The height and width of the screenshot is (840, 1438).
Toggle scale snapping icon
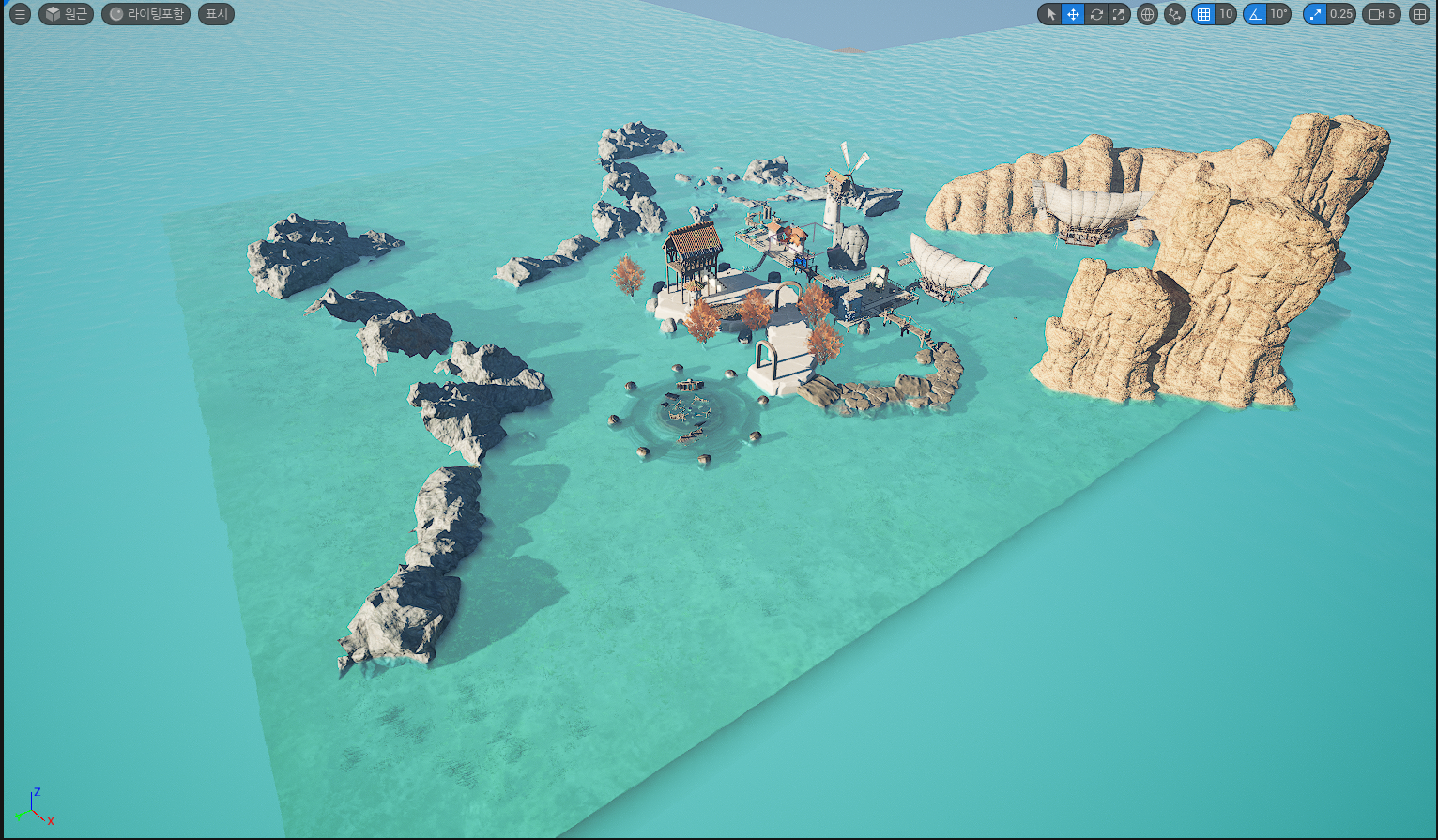click(1315, 14)
